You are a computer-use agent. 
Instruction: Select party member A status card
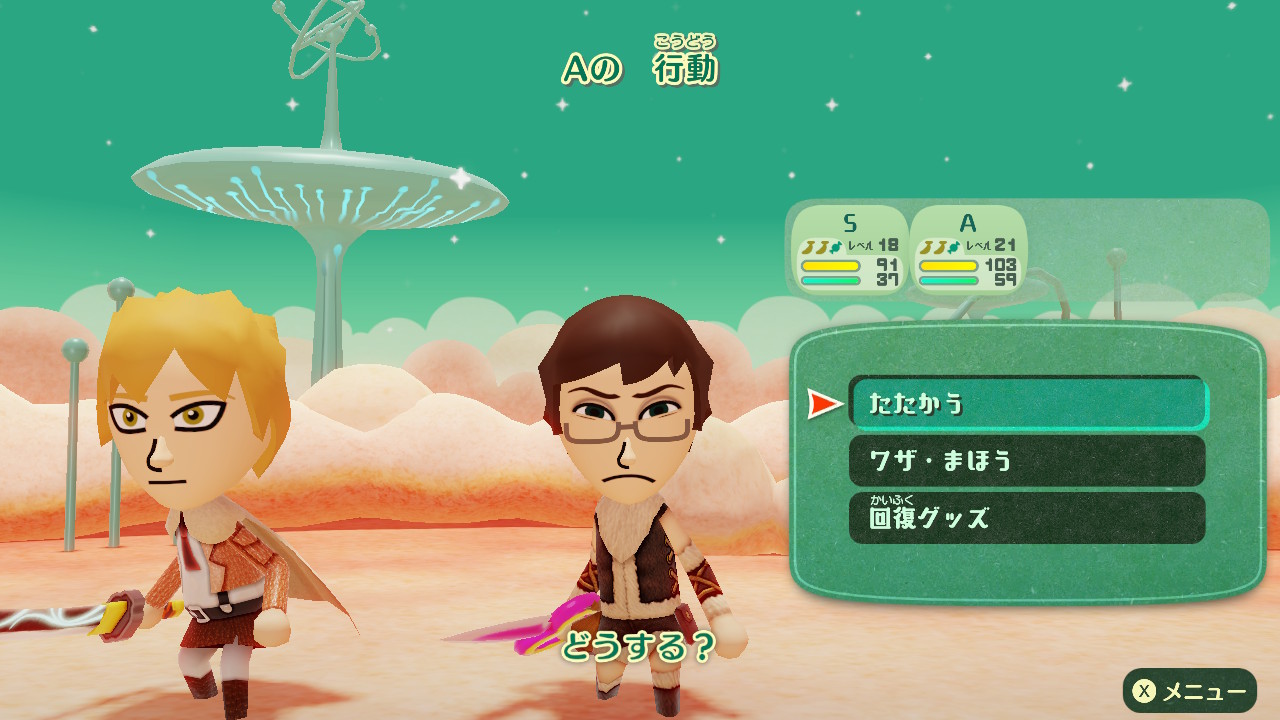tap(968, 249)
